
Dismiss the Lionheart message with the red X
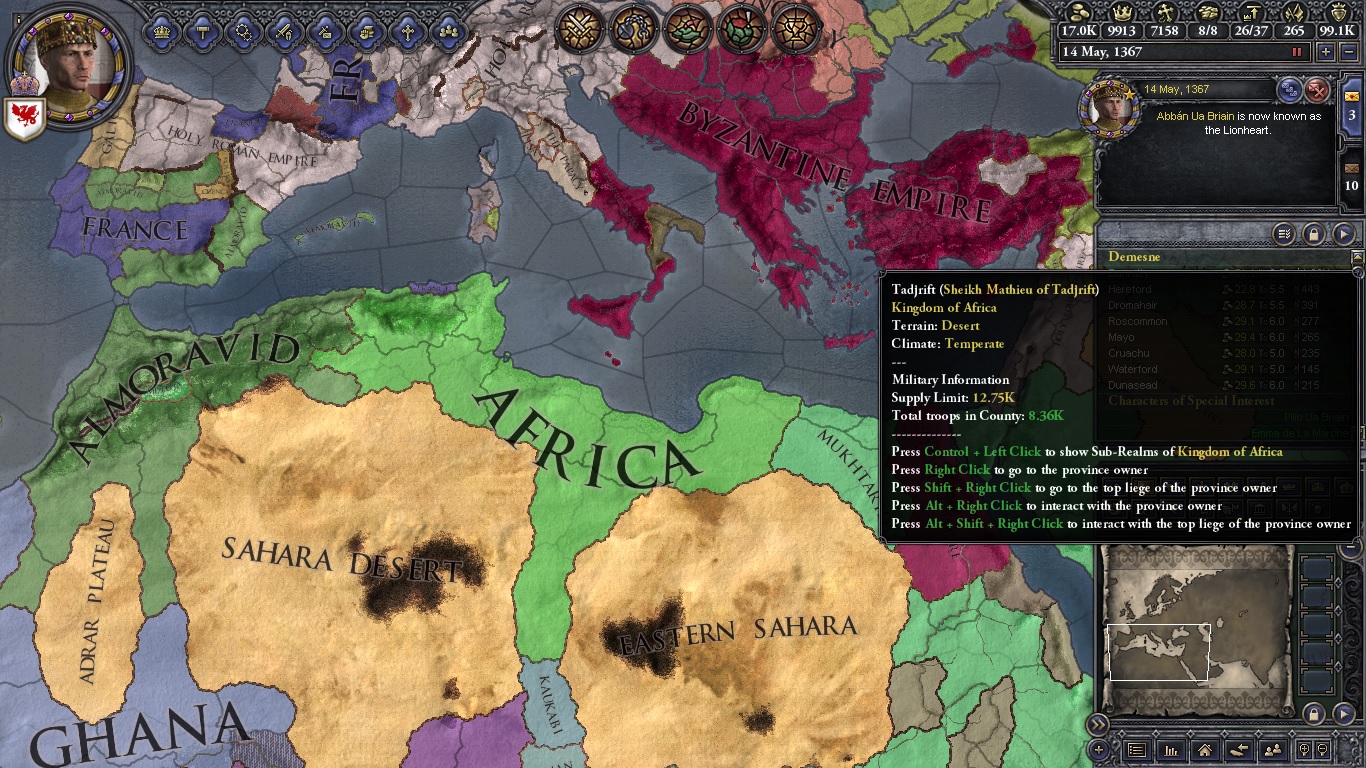pyautogui.click(x=1319, y=89)
